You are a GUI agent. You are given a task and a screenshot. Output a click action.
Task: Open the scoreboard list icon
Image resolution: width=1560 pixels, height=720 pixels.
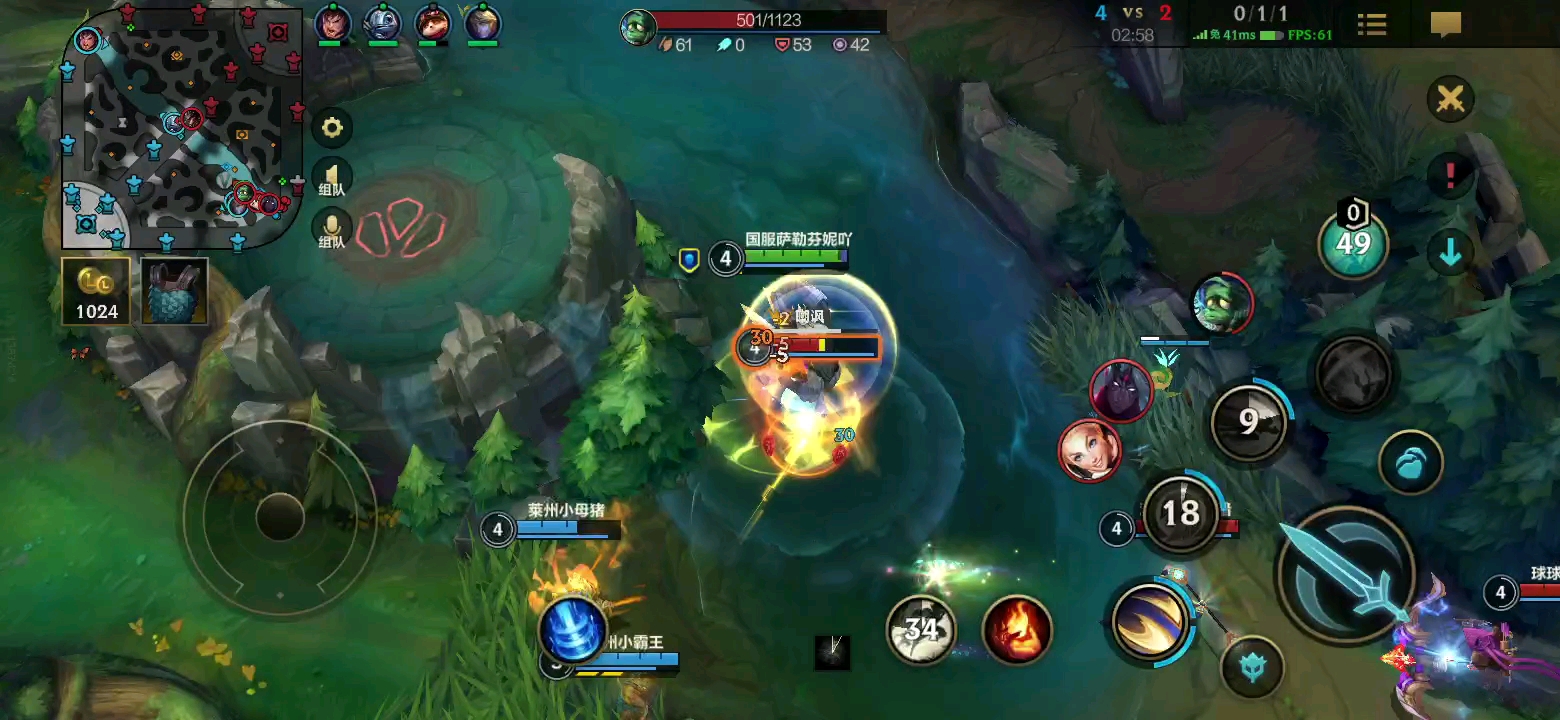(x=1372, y=25)
